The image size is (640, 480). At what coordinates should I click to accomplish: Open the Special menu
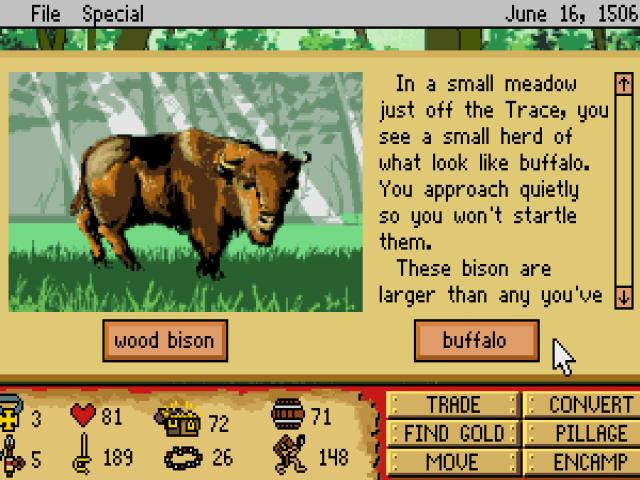pyautogui.click(x=113, y=14)
